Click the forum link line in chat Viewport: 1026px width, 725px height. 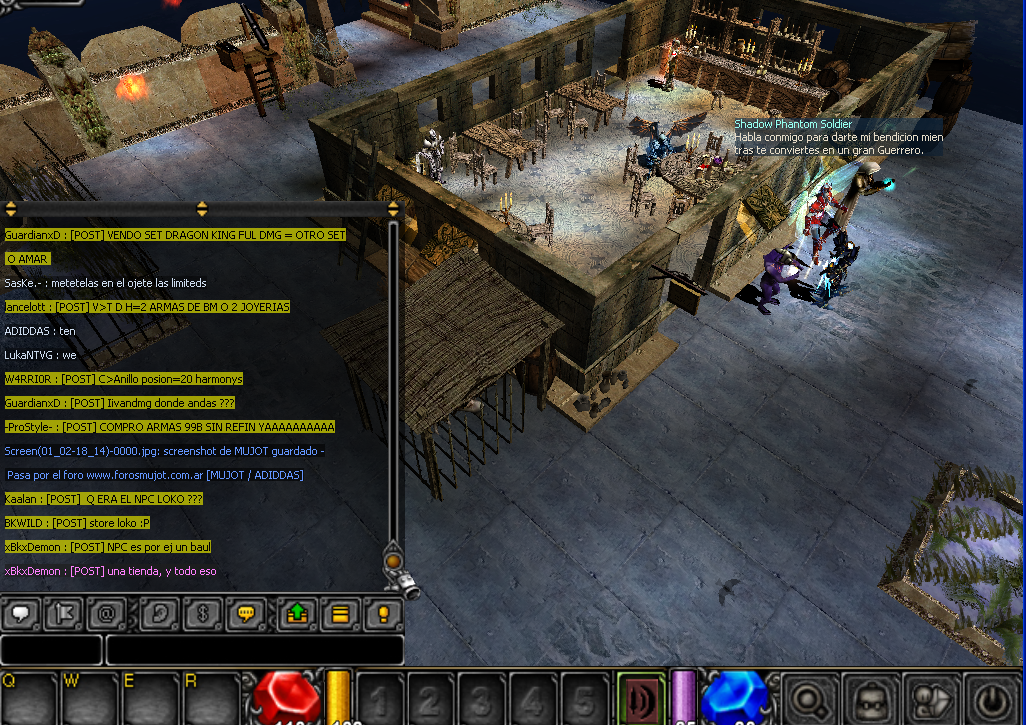(155, 475)
